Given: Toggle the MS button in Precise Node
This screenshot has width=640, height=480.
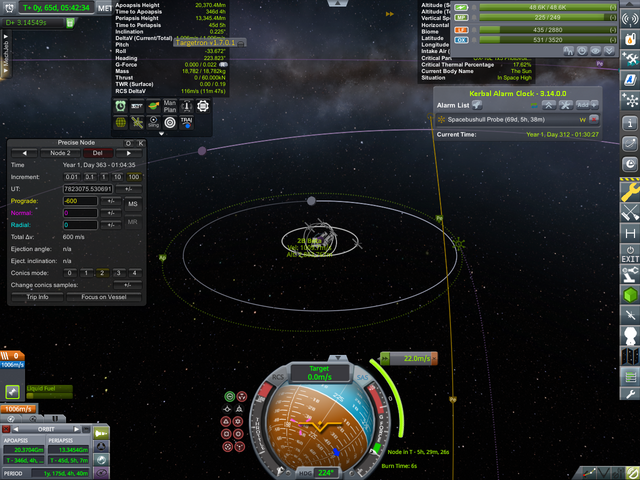Looking at the screenshot, I should pos(133,203).
